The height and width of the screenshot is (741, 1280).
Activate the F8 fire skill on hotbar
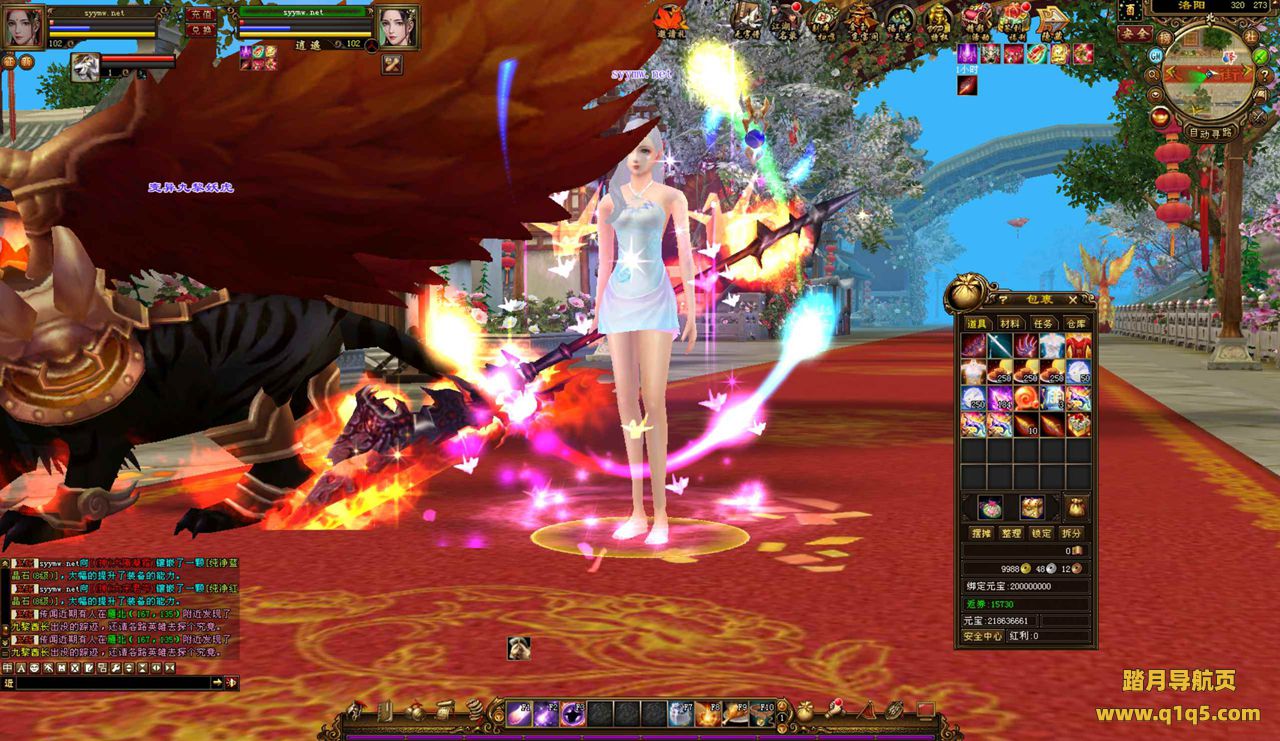point(708,713)
